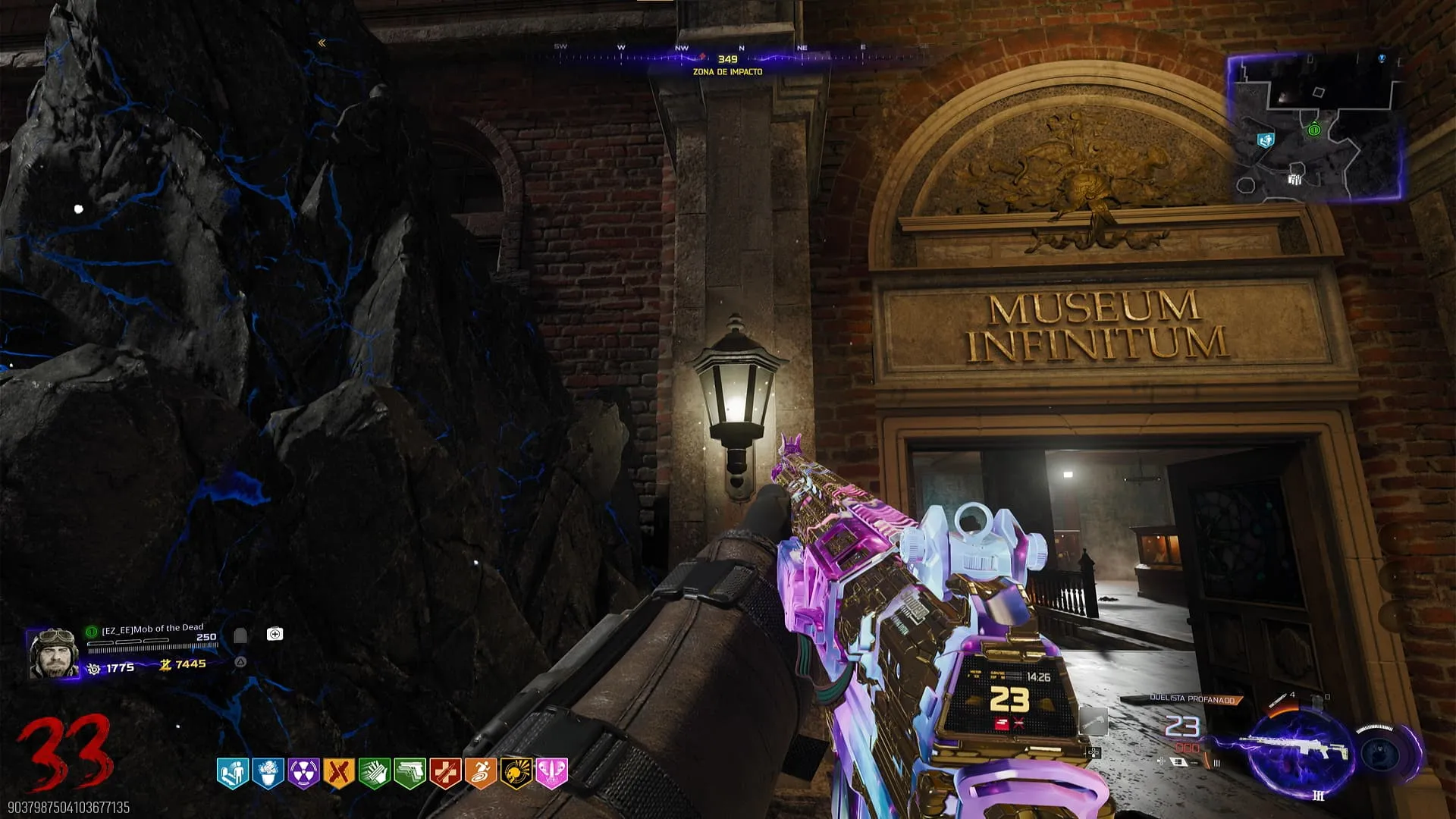Choose the yellow crossed-guns perk icon
The width and height of the screenshot is (1456, 819).
coord(339,773)
